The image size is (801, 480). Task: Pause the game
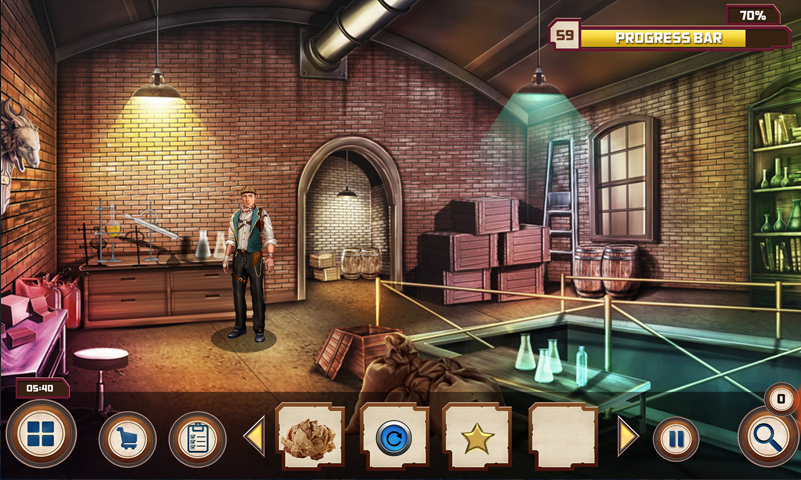[676, 439]
